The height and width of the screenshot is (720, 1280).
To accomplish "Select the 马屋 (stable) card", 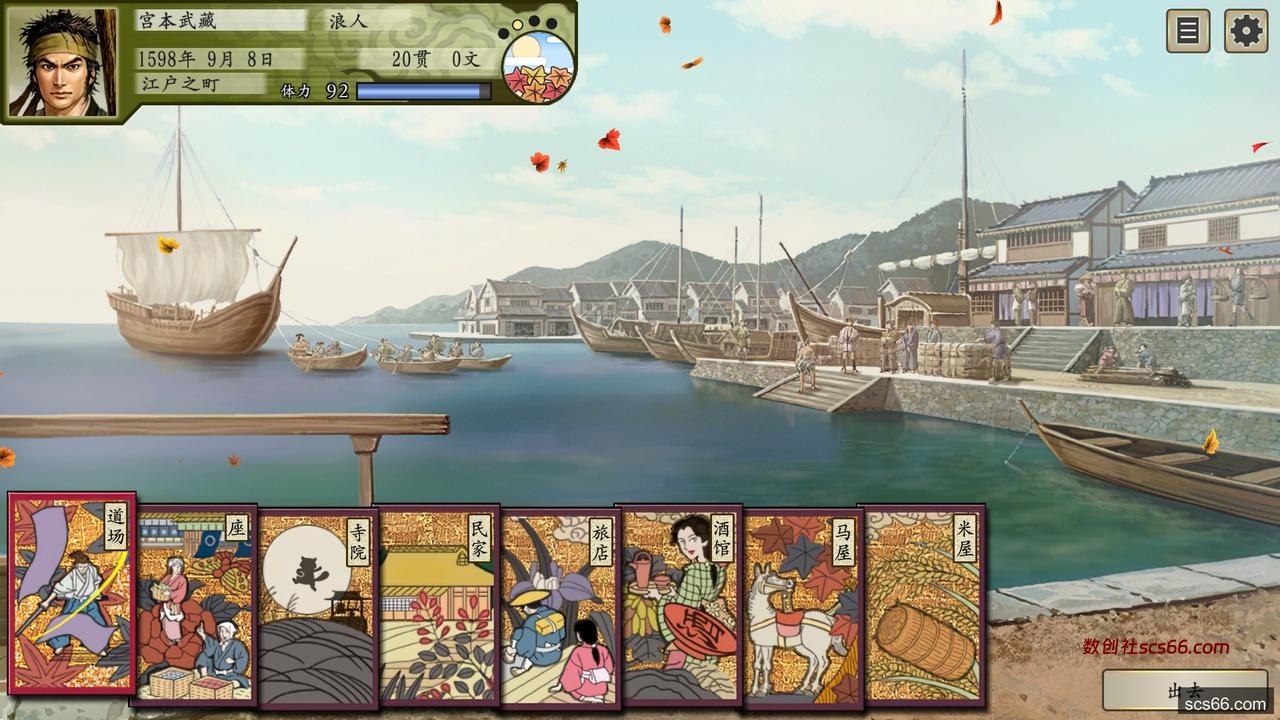I will 800,606.
